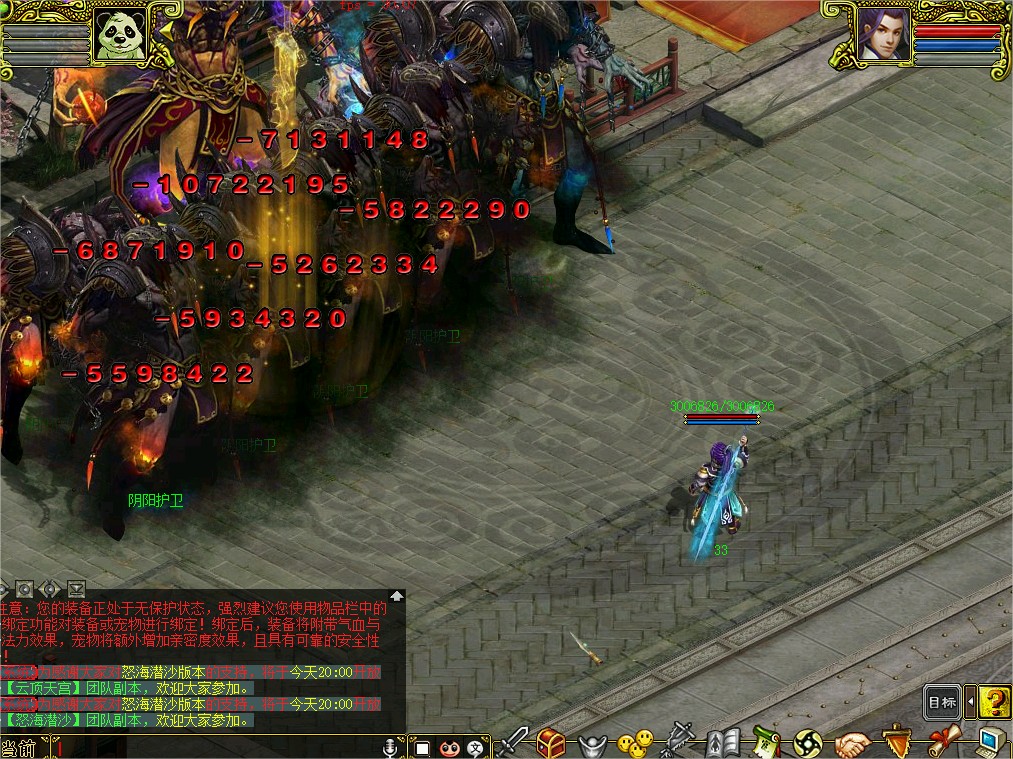
Task: Switch the 当前 chat channel selector
Action: pyautogui.click(x=20, y=747)
